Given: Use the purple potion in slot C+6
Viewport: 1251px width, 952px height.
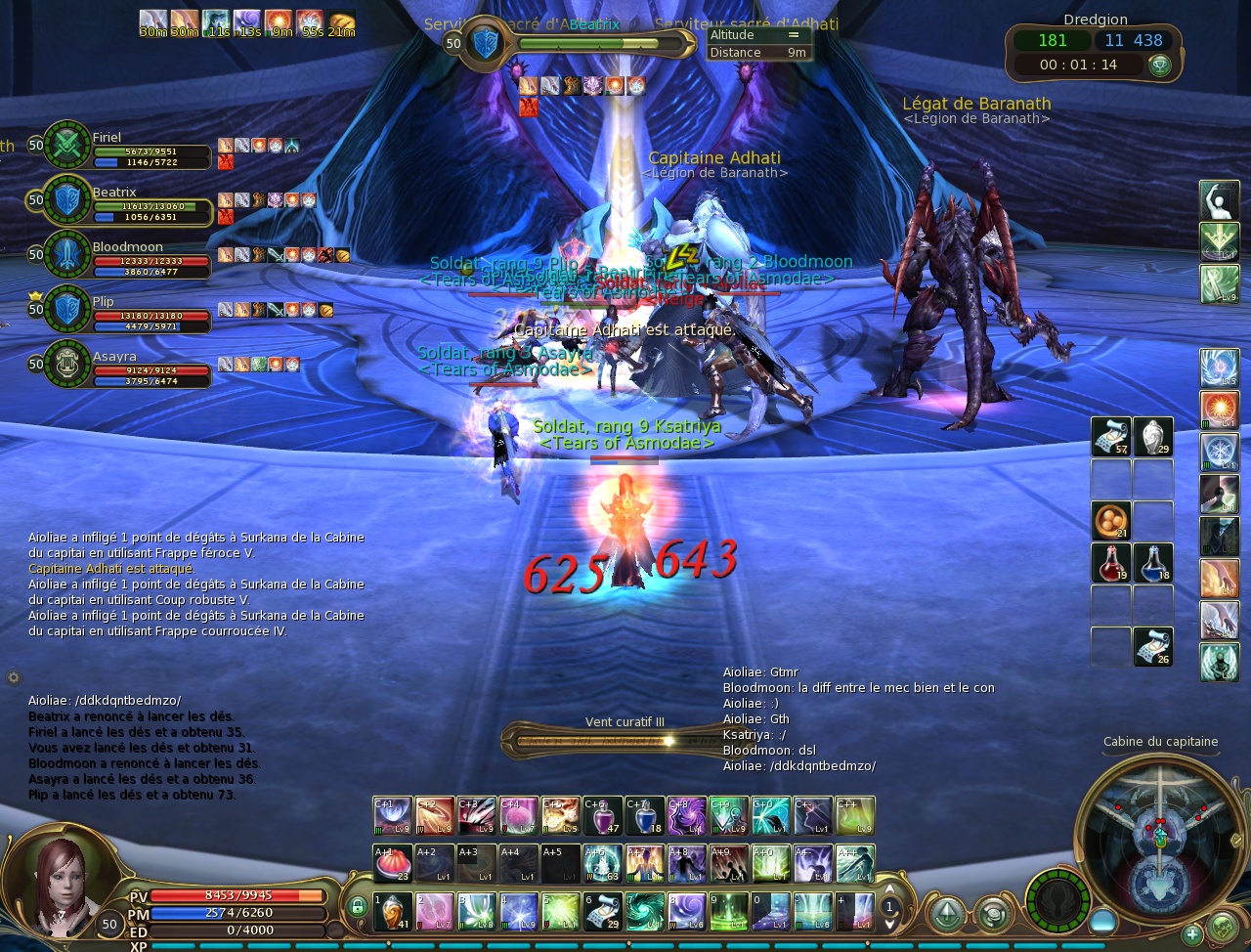Looking at the screenshot, I should coord(602,816).
